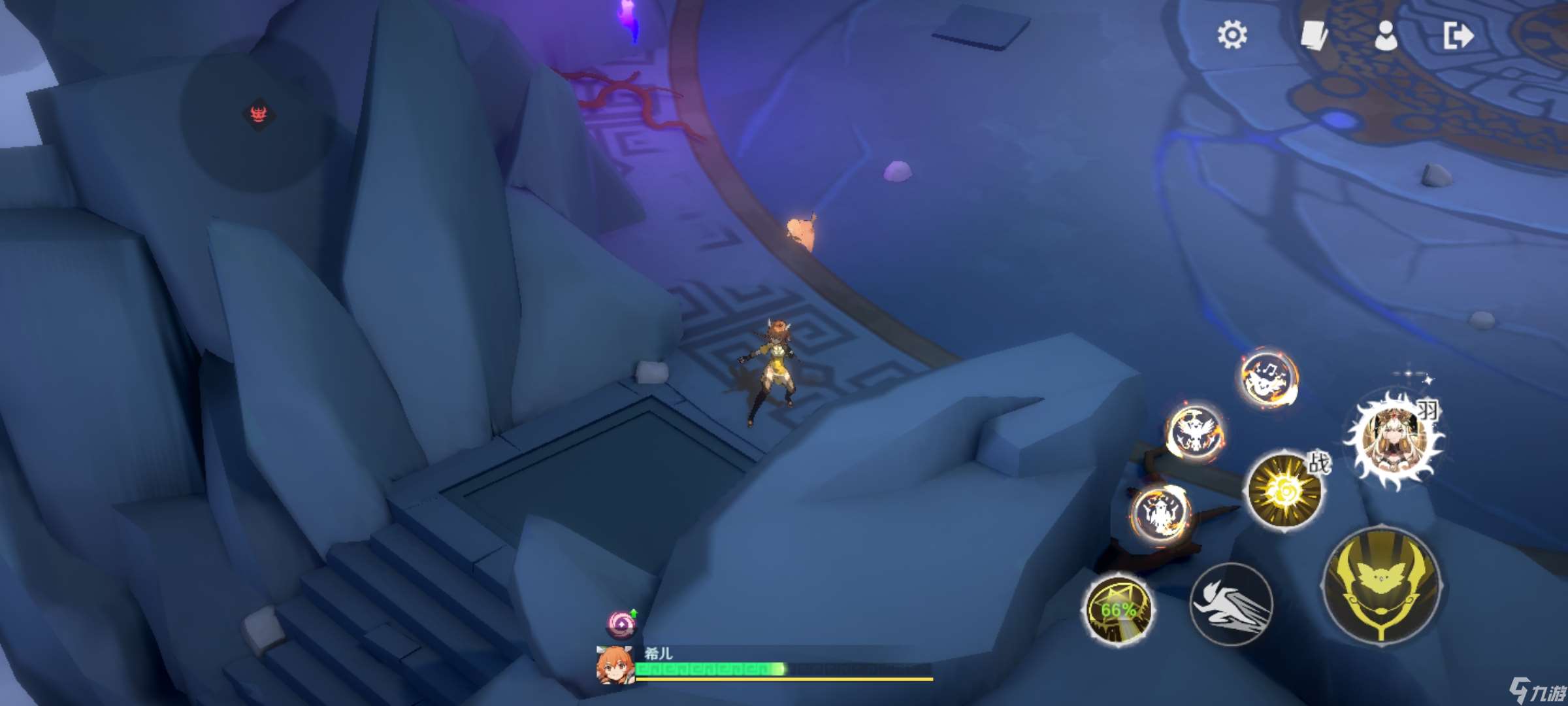The height and width of the screenshot is (706, 1568).
Task: Open the gear settings menu
Action: point(1232,35)
